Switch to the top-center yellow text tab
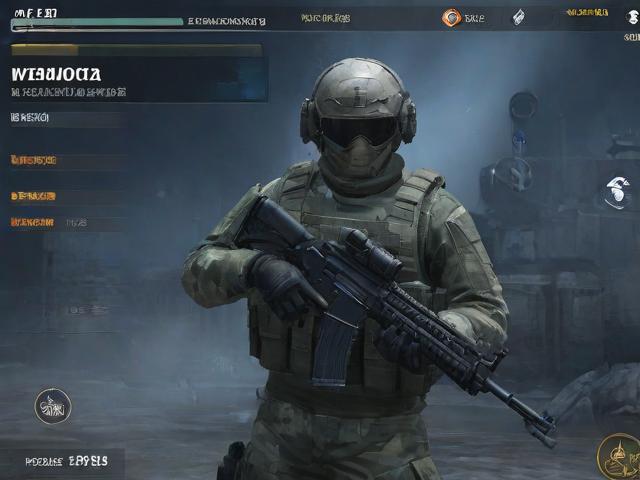Screen dimensions: 640x480 [325, 18]
